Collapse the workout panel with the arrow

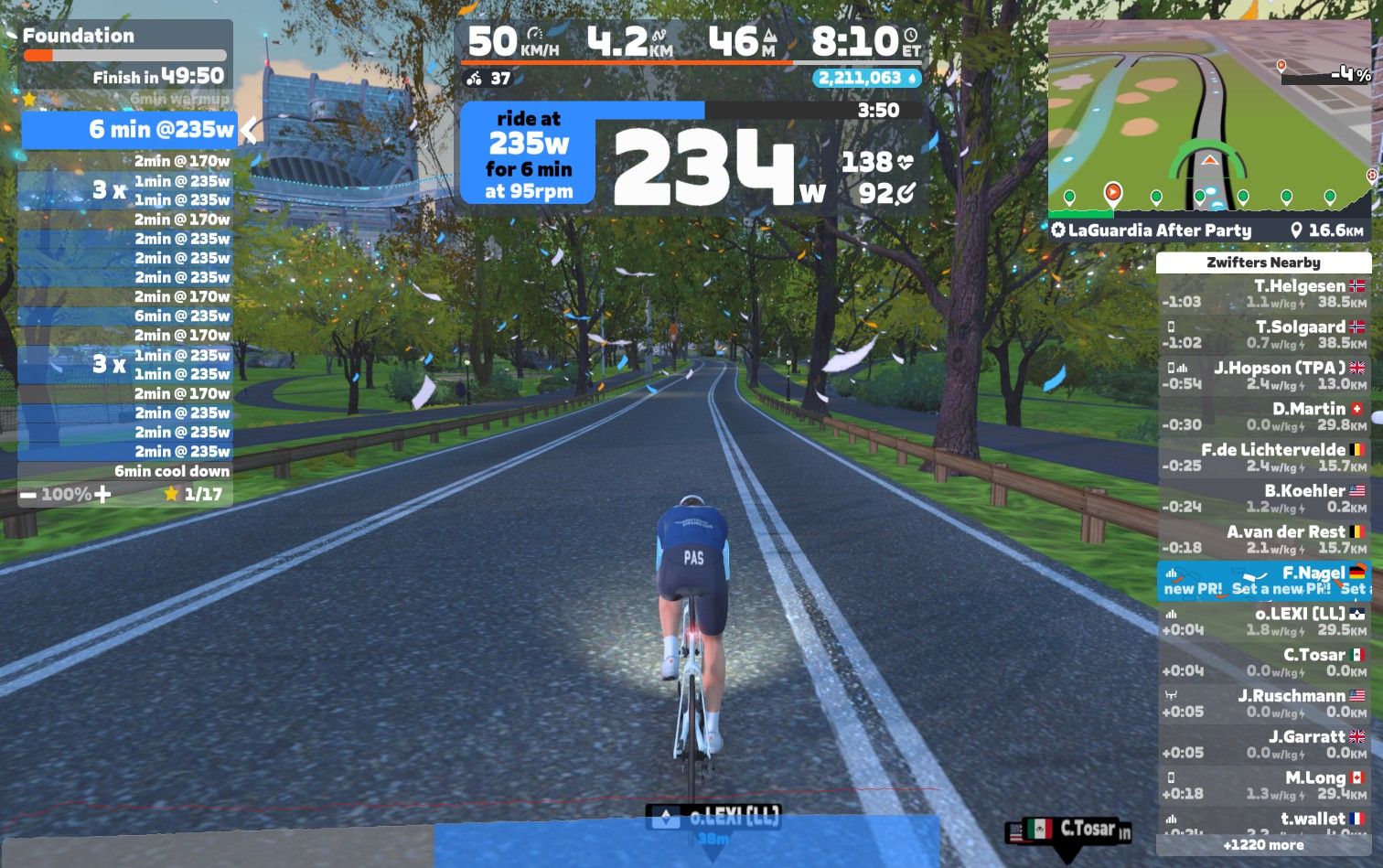pos(248,130)
